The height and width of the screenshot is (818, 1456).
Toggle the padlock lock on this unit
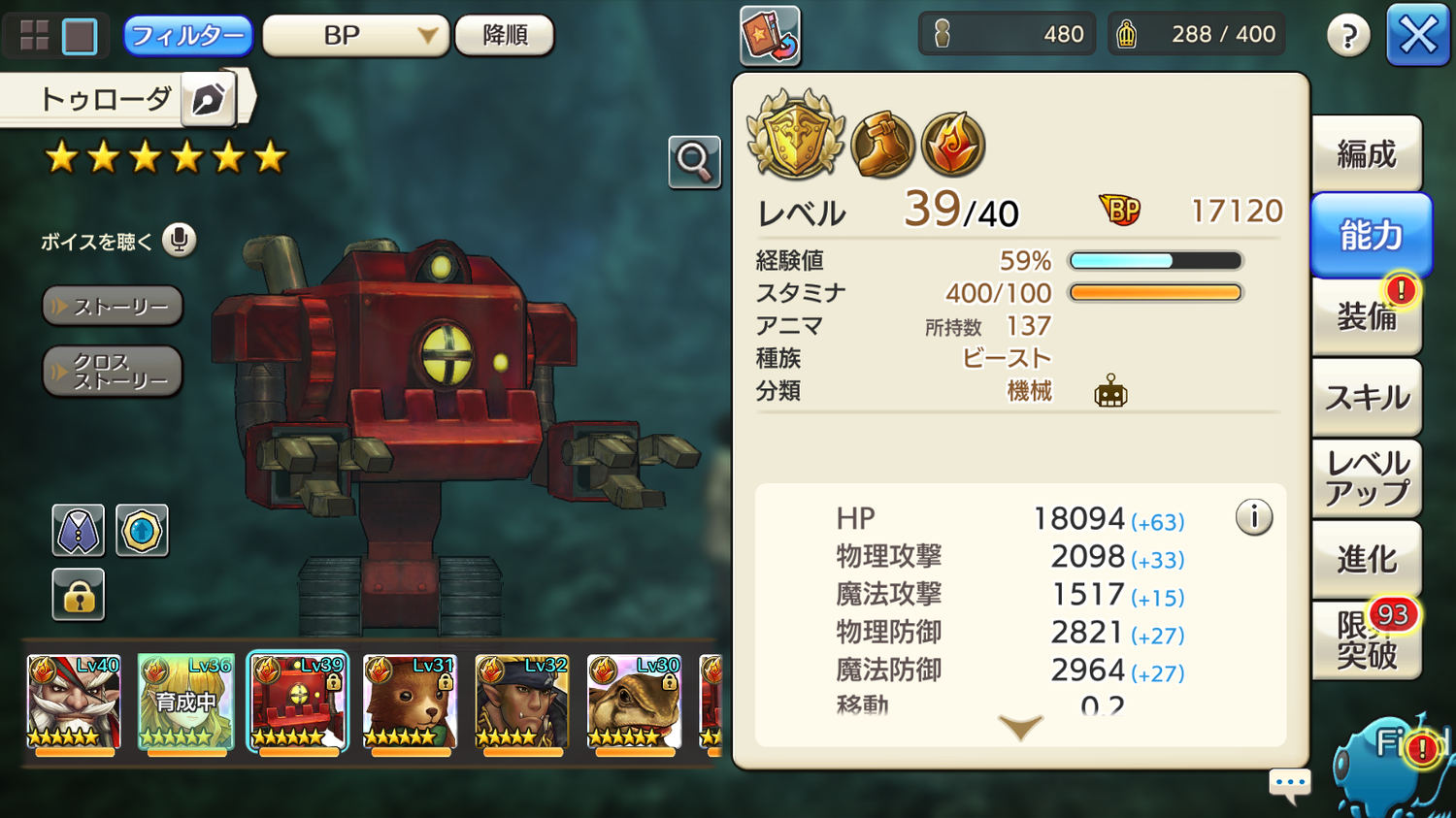[x=78, y=595]
